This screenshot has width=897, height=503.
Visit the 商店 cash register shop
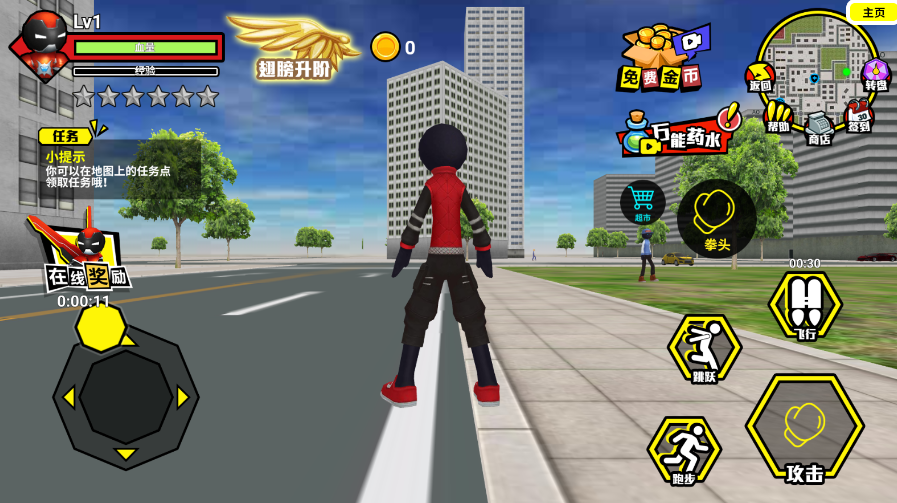tap(820, 128)
